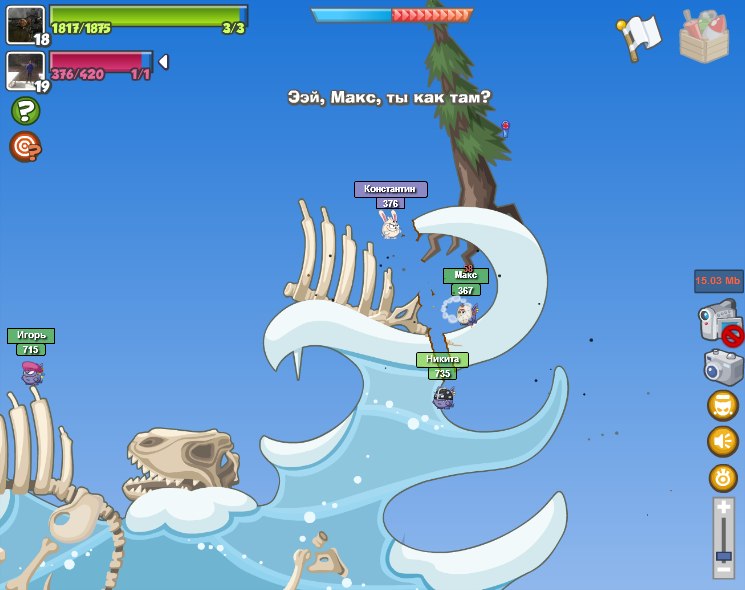Image resolution: width=745 pixels, height=590 pixels.
Task: Open the green question mark help
Action: tap(25, 110)
